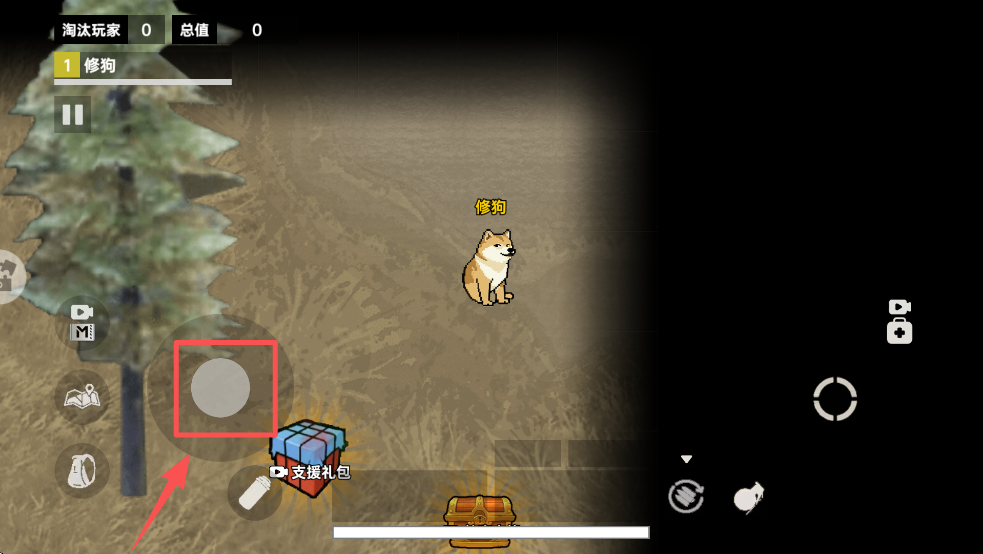Tap the virtual joystick thumb pad
The width and height of the screenshot is (983, 554).
[220, 387]
